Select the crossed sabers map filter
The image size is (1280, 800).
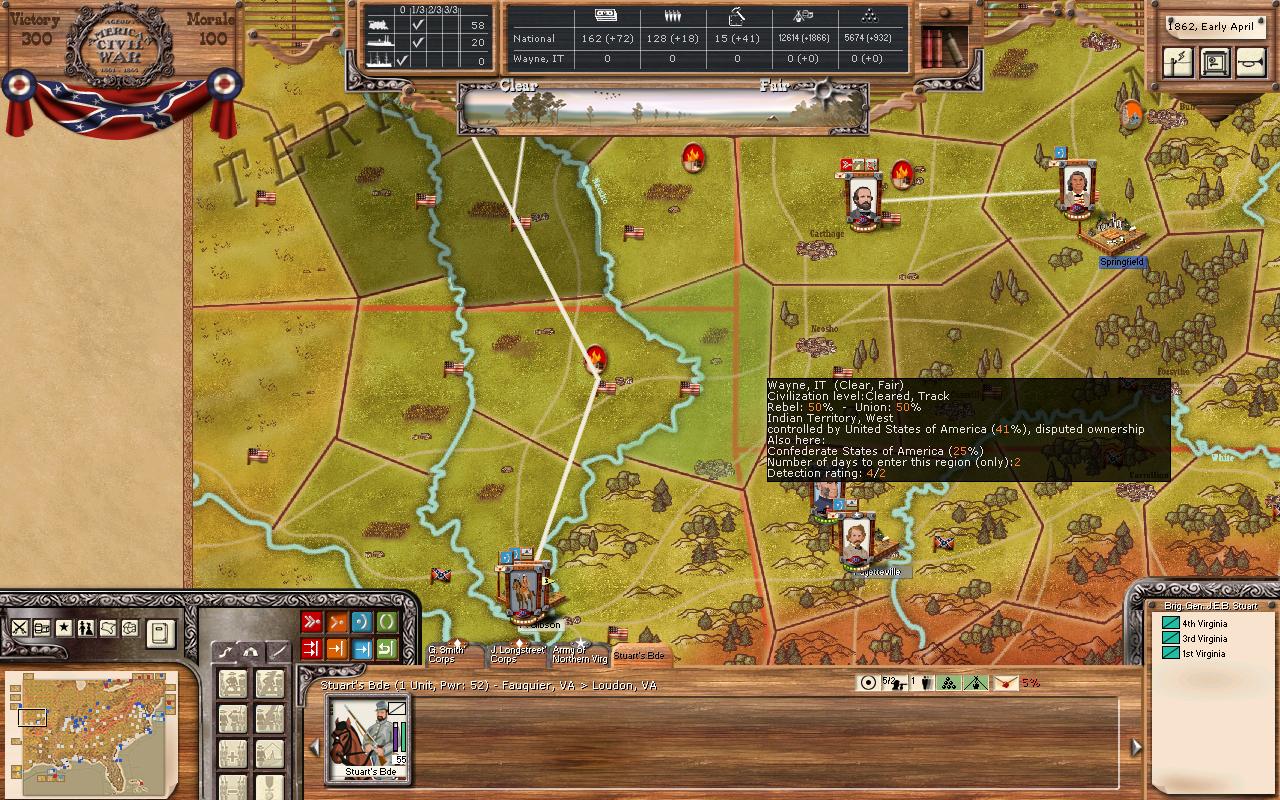click(19, 628)
